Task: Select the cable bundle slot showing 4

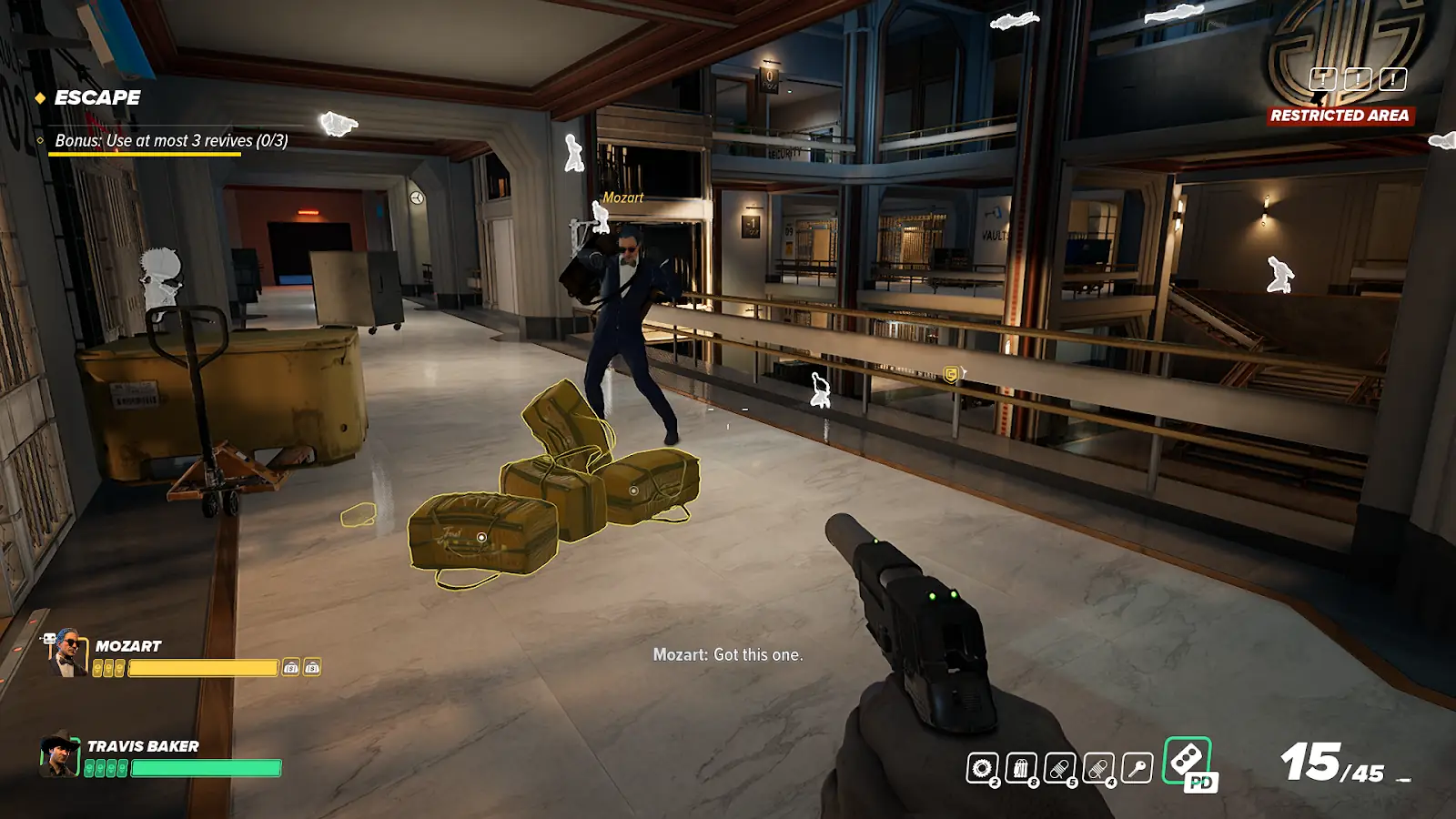Action: pos(1098,769)
